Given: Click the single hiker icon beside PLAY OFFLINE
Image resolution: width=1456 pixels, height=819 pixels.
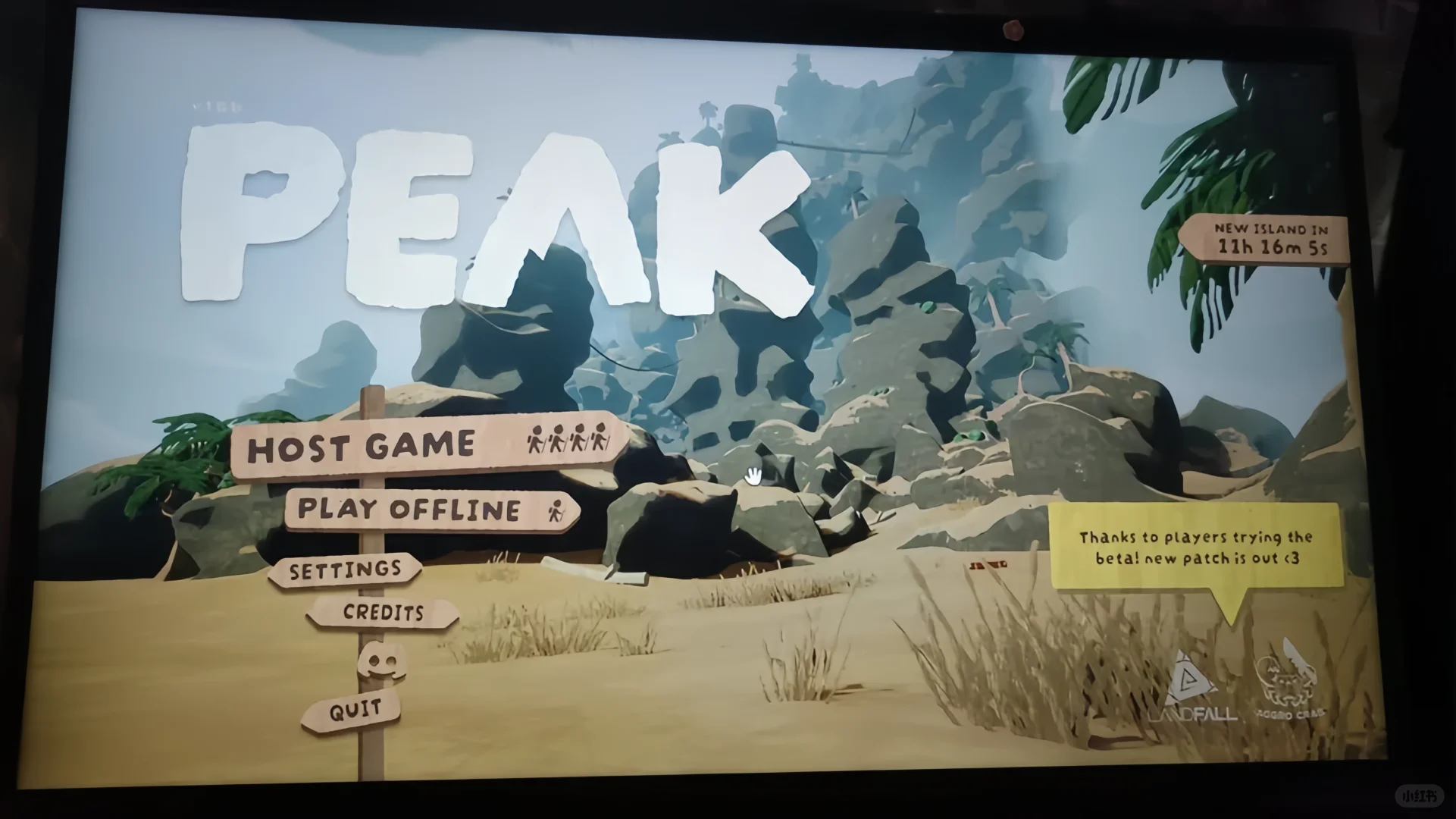Looking at the screenshot, I should [556, 510].
